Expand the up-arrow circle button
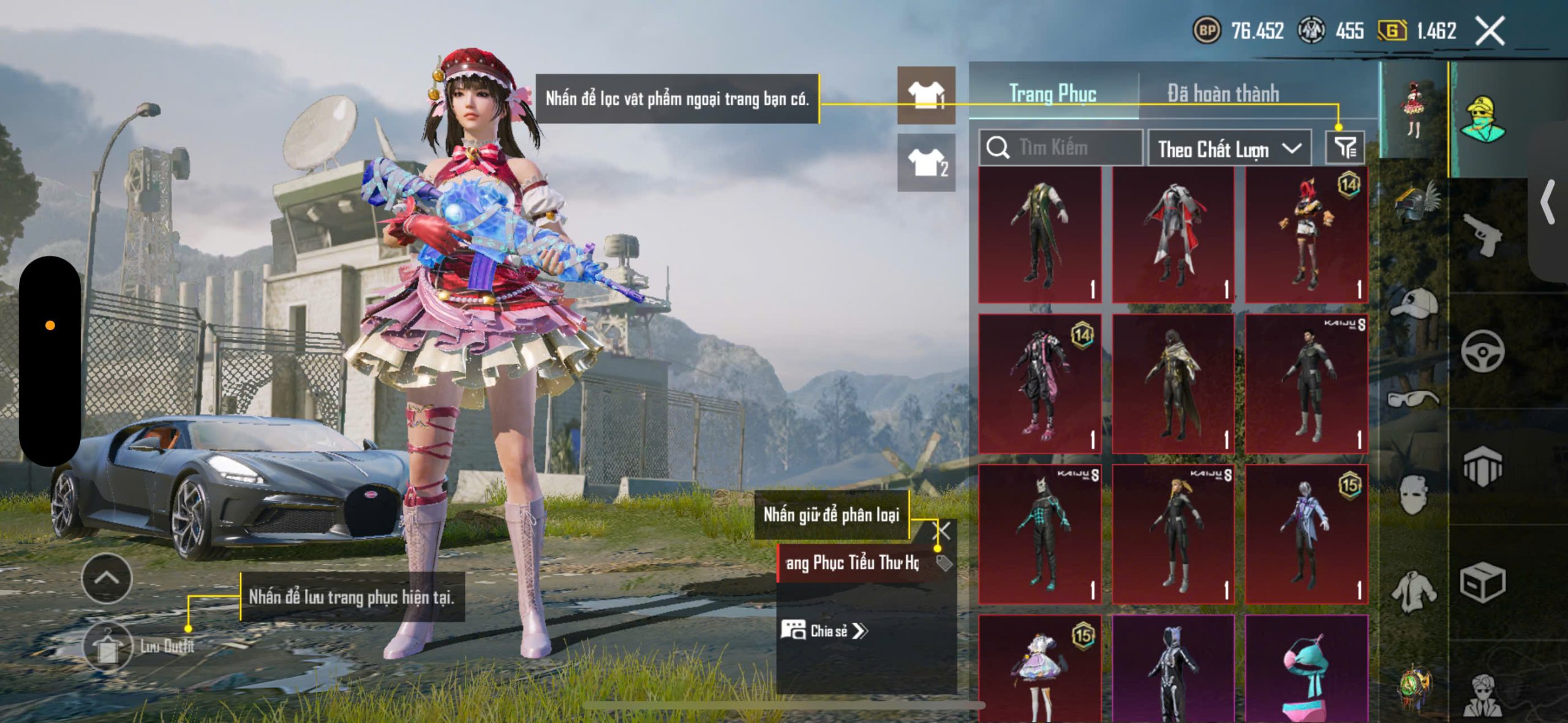Screen dimensions: 1568x723 (x=107, y=579)
